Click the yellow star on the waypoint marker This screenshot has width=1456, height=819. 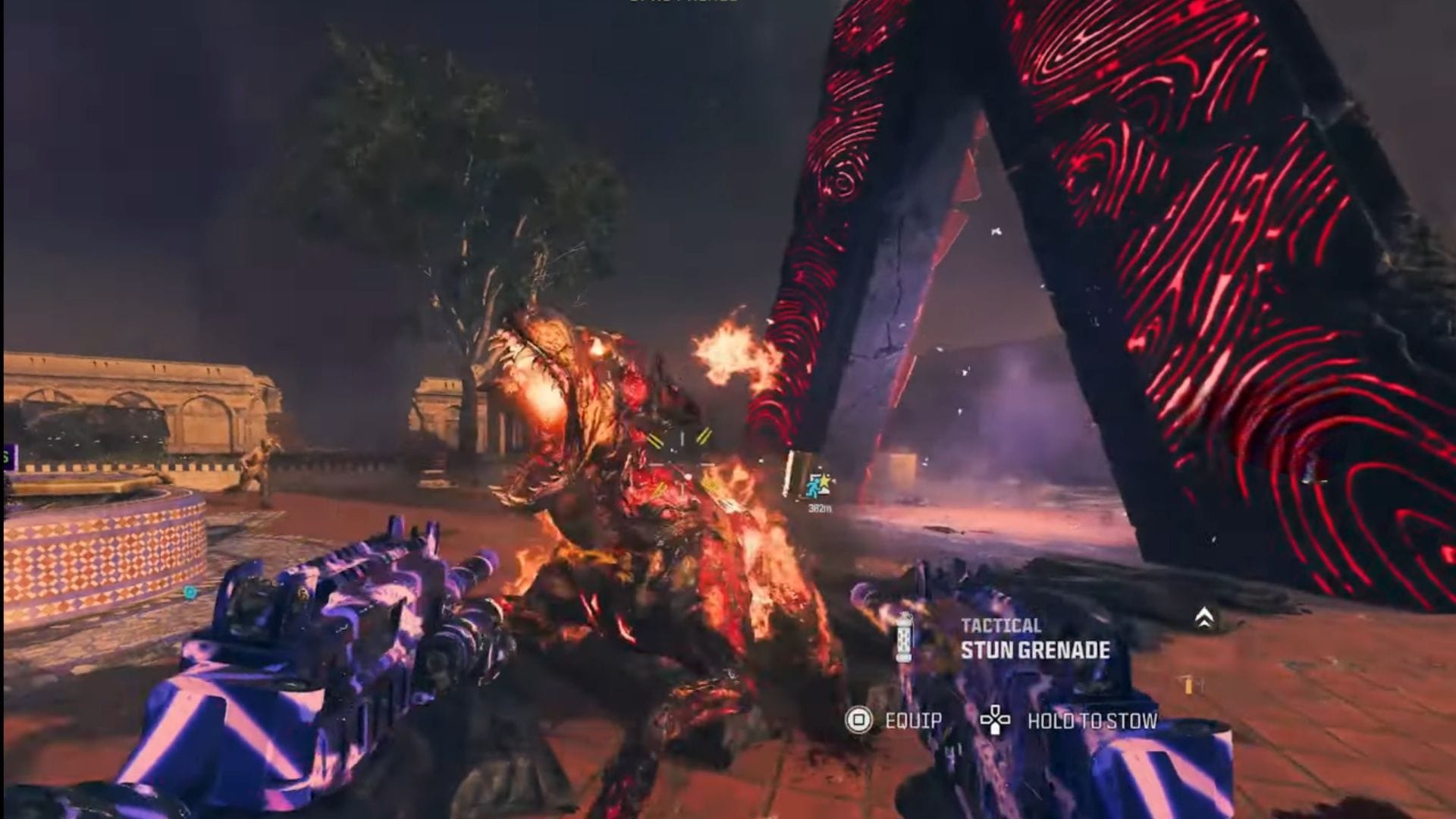click(x=825, y=481)
